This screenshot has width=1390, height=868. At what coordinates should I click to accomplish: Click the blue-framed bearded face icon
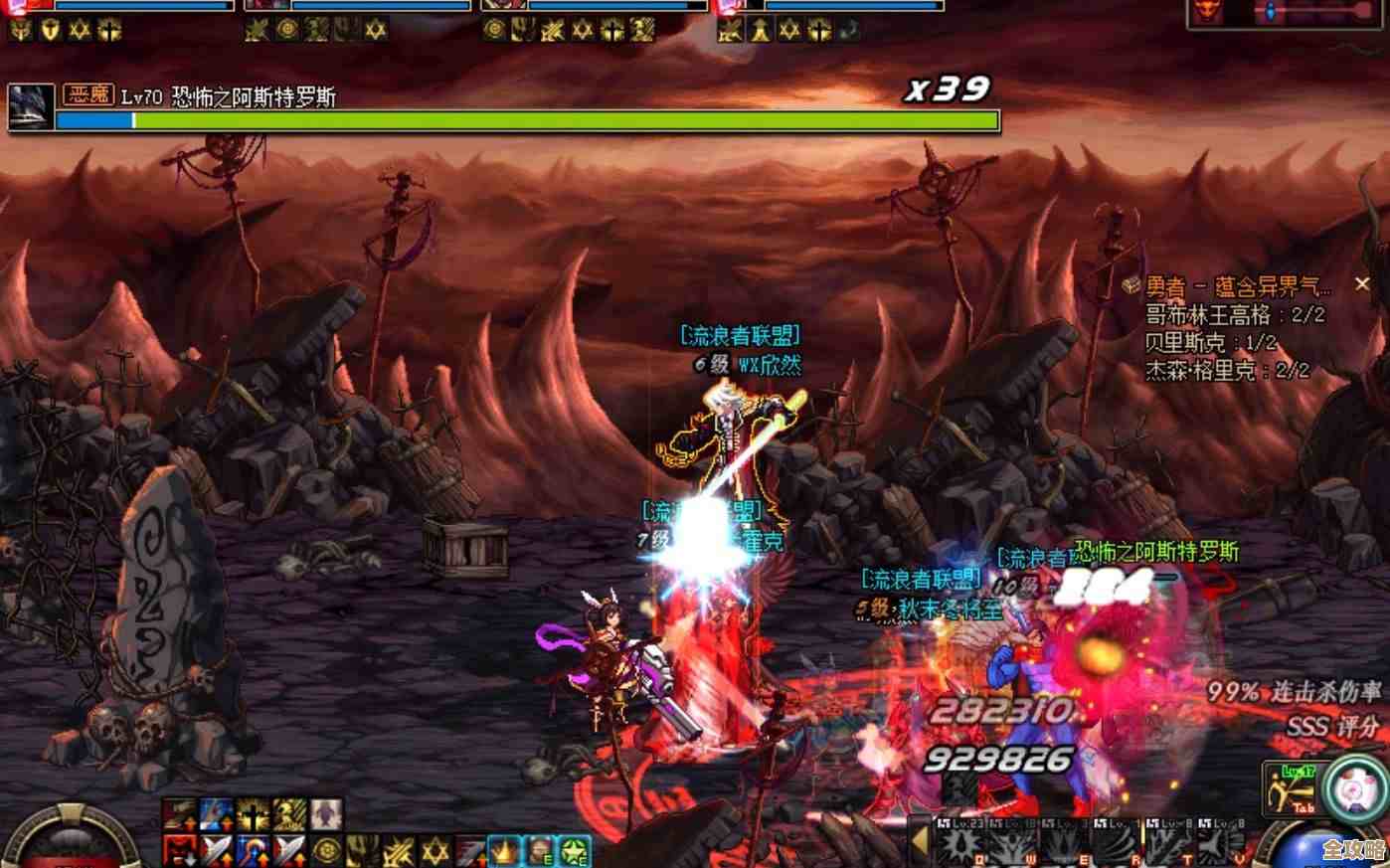pyautogui.click(x=539, y=851)
